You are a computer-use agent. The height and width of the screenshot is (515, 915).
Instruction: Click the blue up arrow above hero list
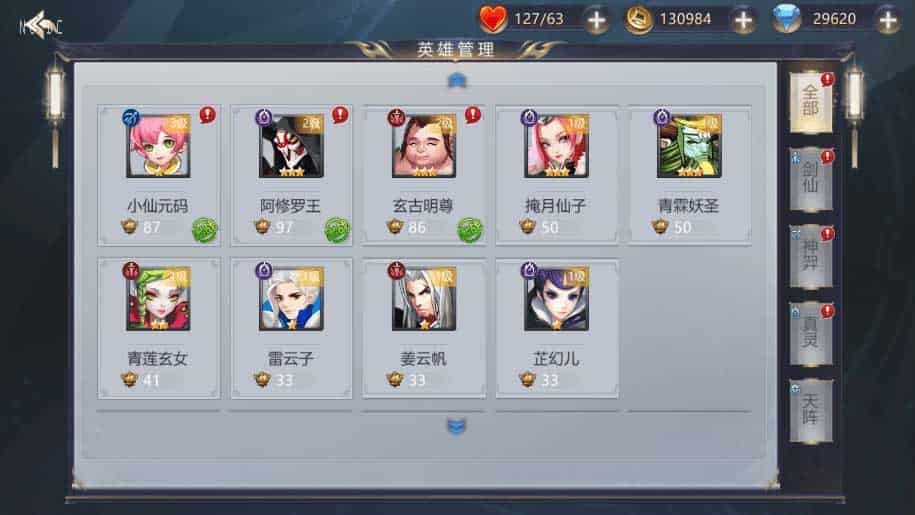tap(457, 79)
